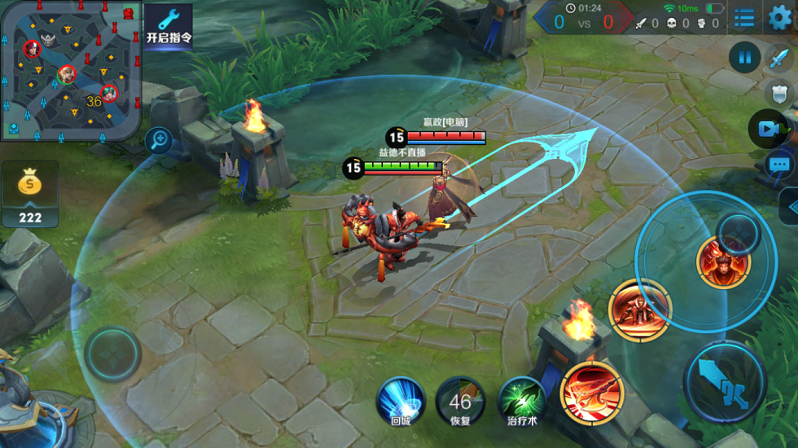The height and width of the screenshot is (448, 798).
Task: Tap the shield tower-attack icon
Action: pos(779,93)
